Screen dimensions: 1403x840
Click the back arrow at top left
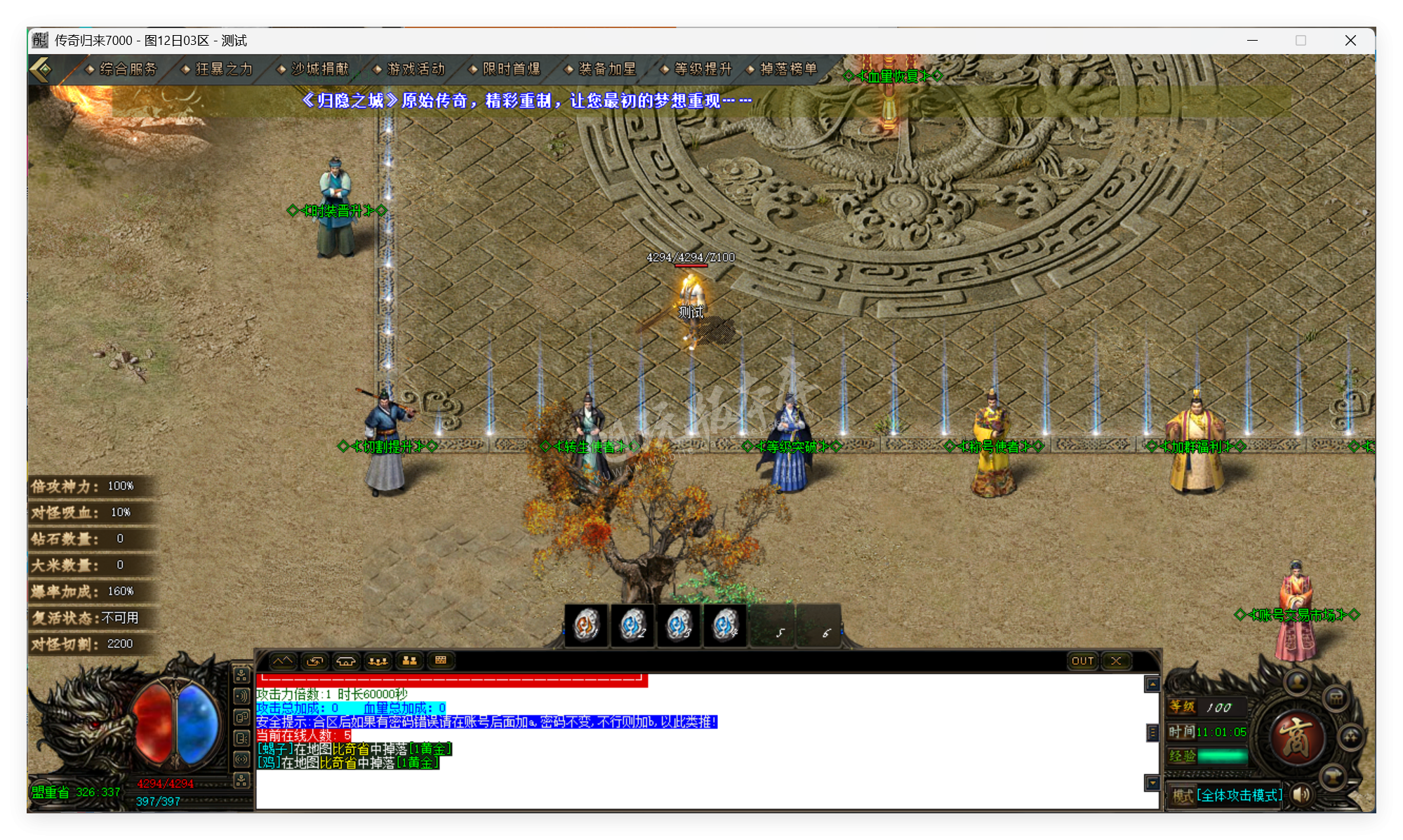[x=41, y=70]
